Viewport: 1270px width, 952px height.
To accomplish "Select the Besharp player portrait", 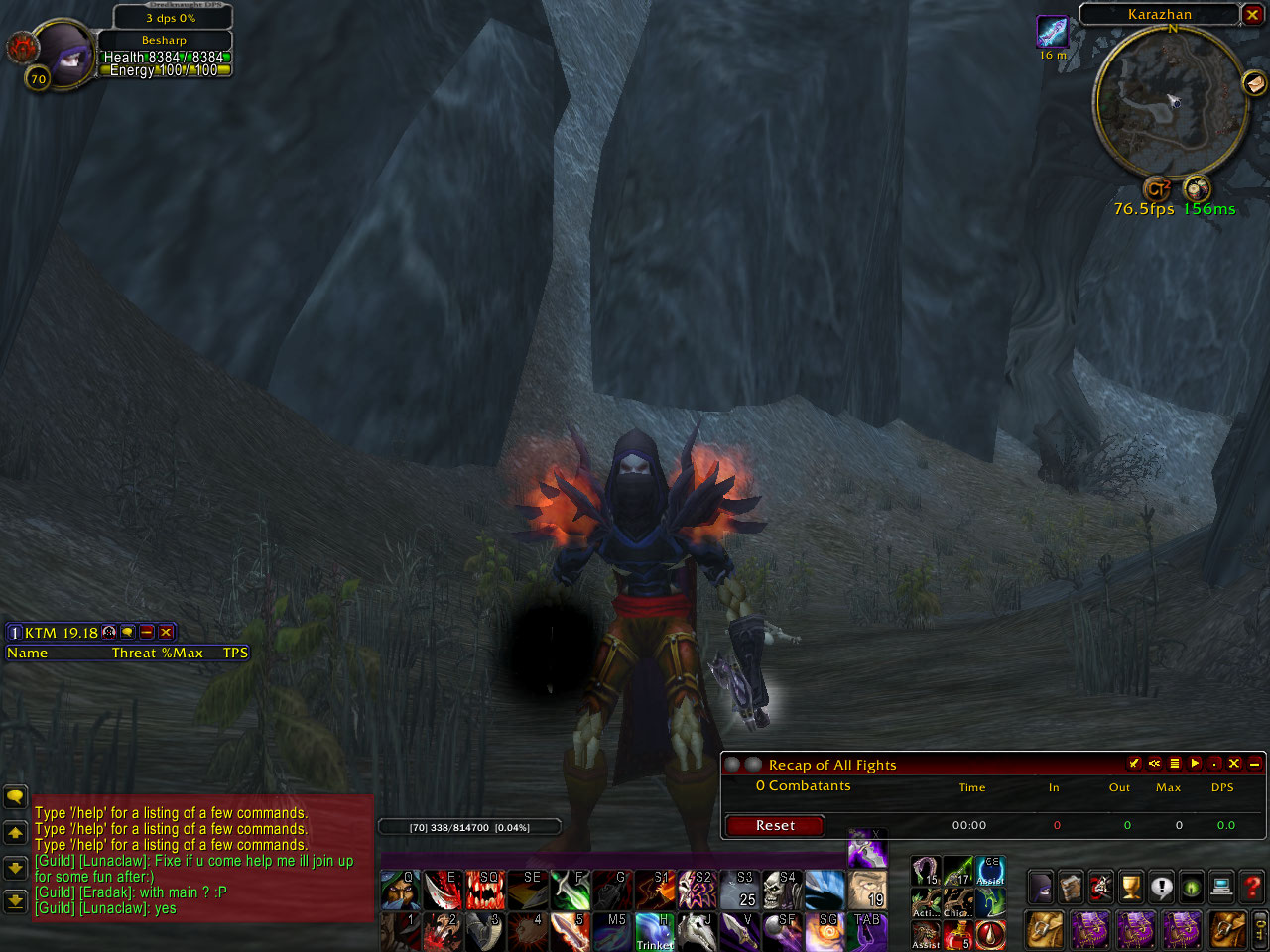I will click(x=62, y=57).
